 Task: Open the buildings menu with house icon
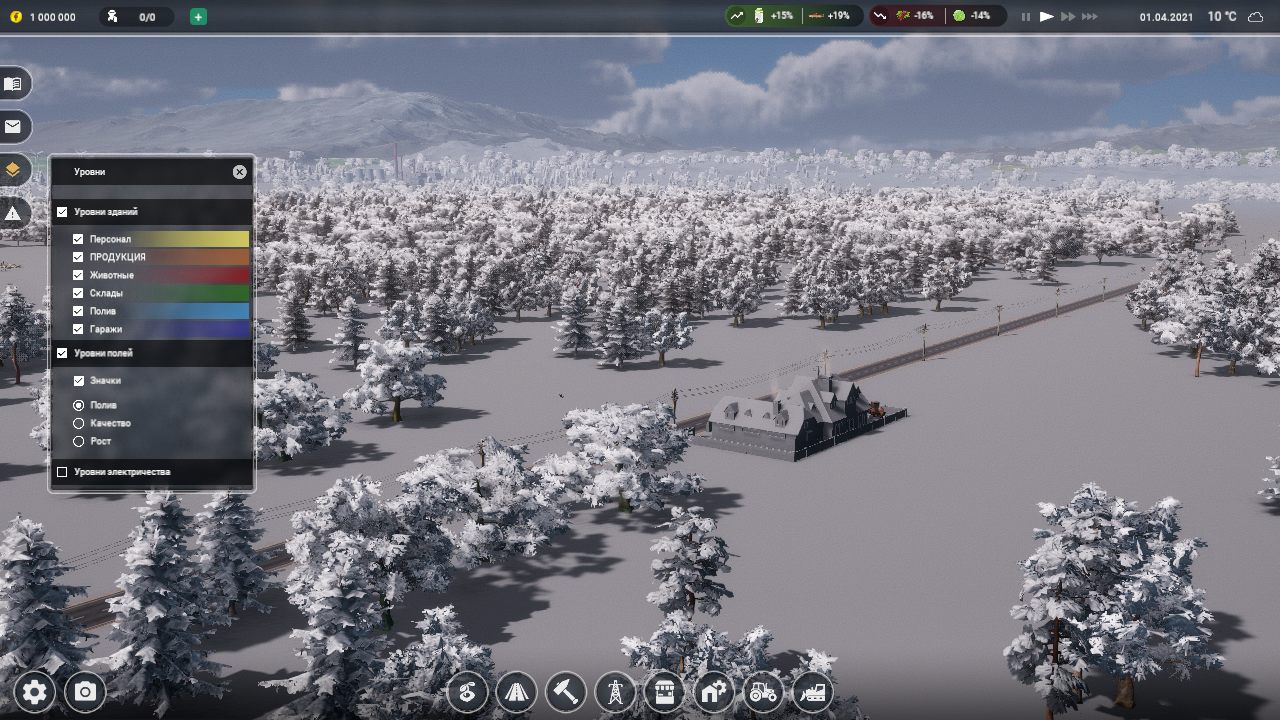coord(712,691)
